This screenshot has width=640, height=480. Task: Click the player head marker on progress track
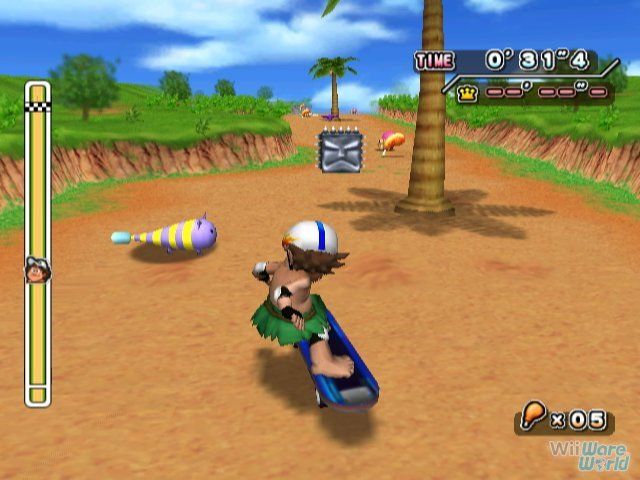tap(37, 270)
